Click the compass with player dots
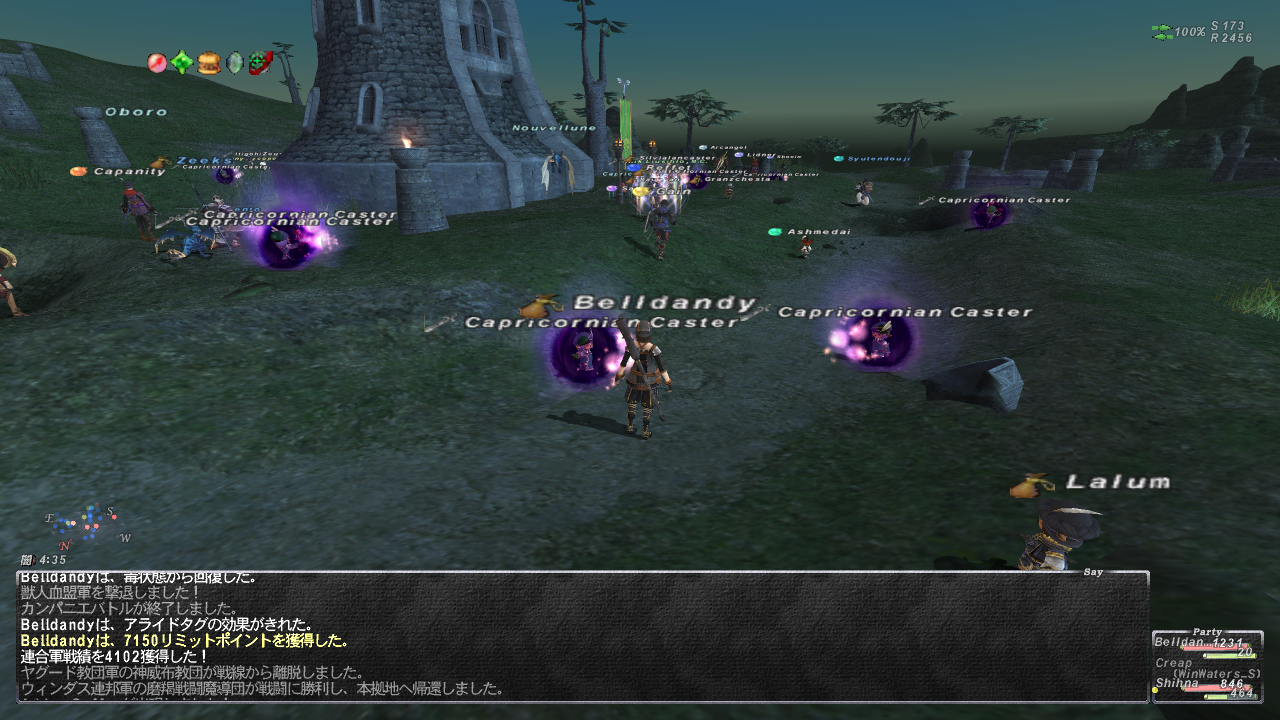This screenshot has height=720, width=1280. coord(86,525)
